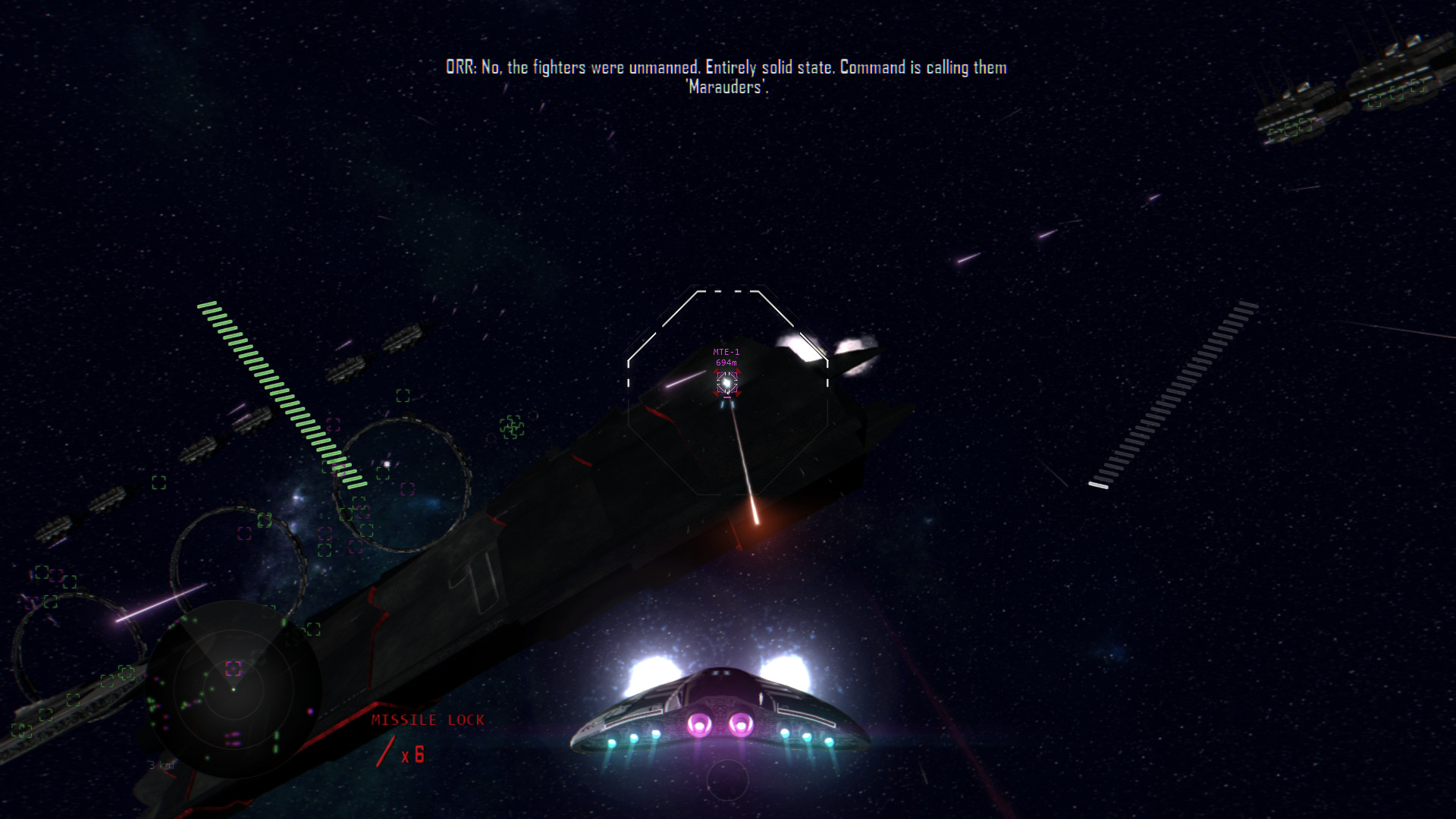Click the MTE-1 target name label
The height and width of the screenshot is (819, 1456).
coord(726,352)
